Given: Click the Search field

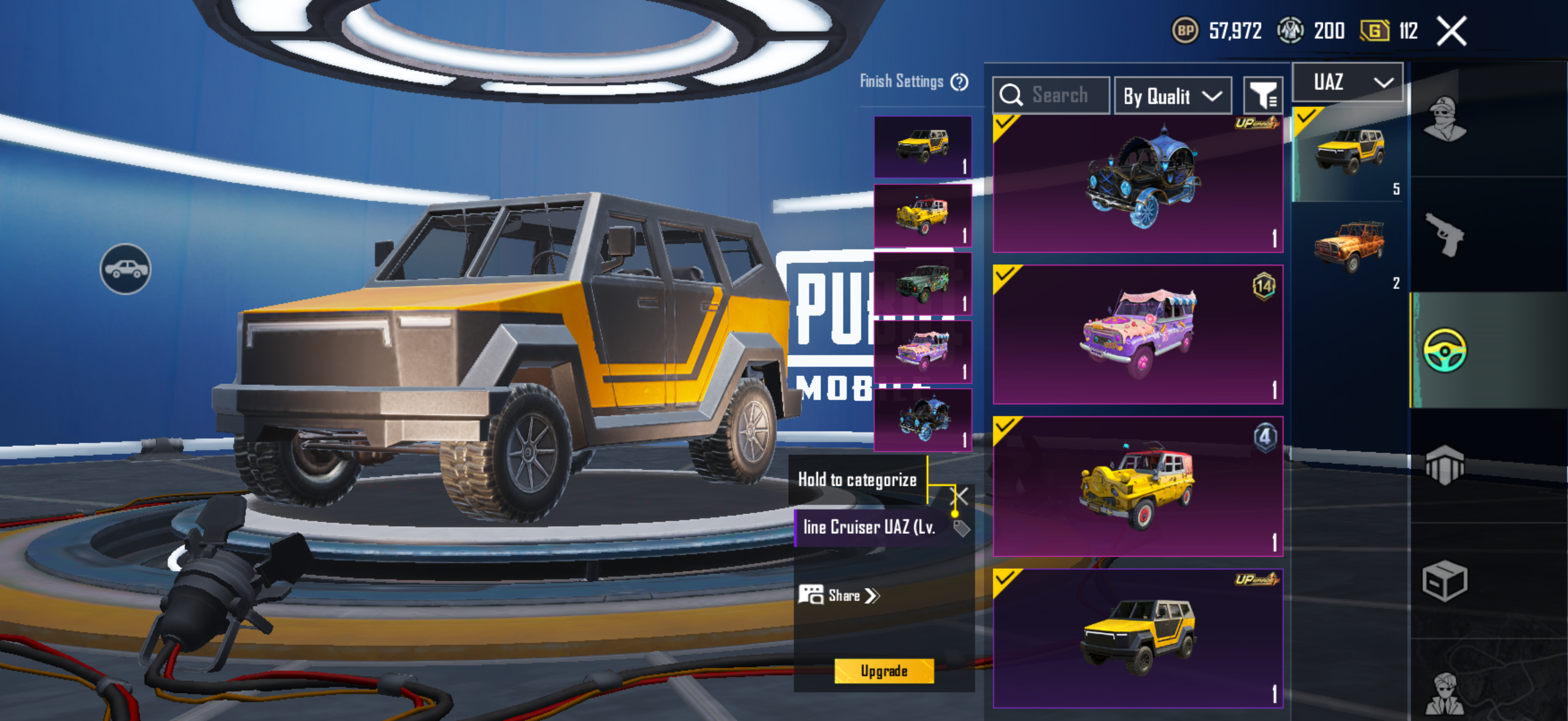Looking at the screenshot, I should pos(1051,96).
